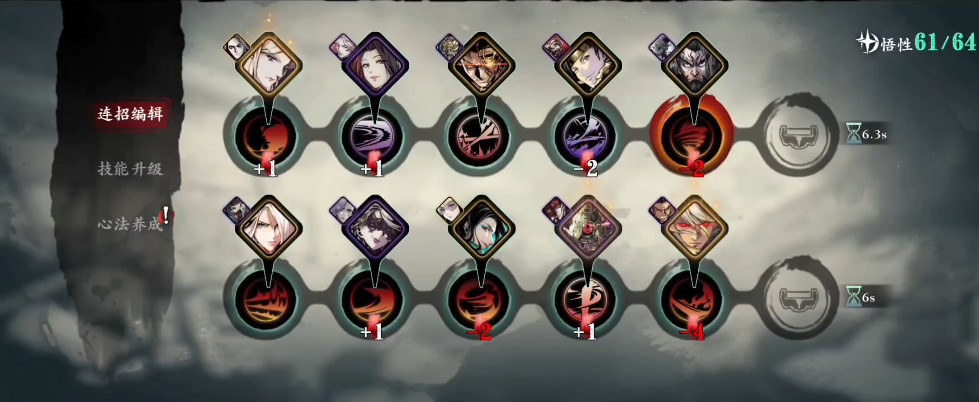979x402 pixels.
Task: Select the woman with teal-streaked black hair
Action: [x=479, y=228]
